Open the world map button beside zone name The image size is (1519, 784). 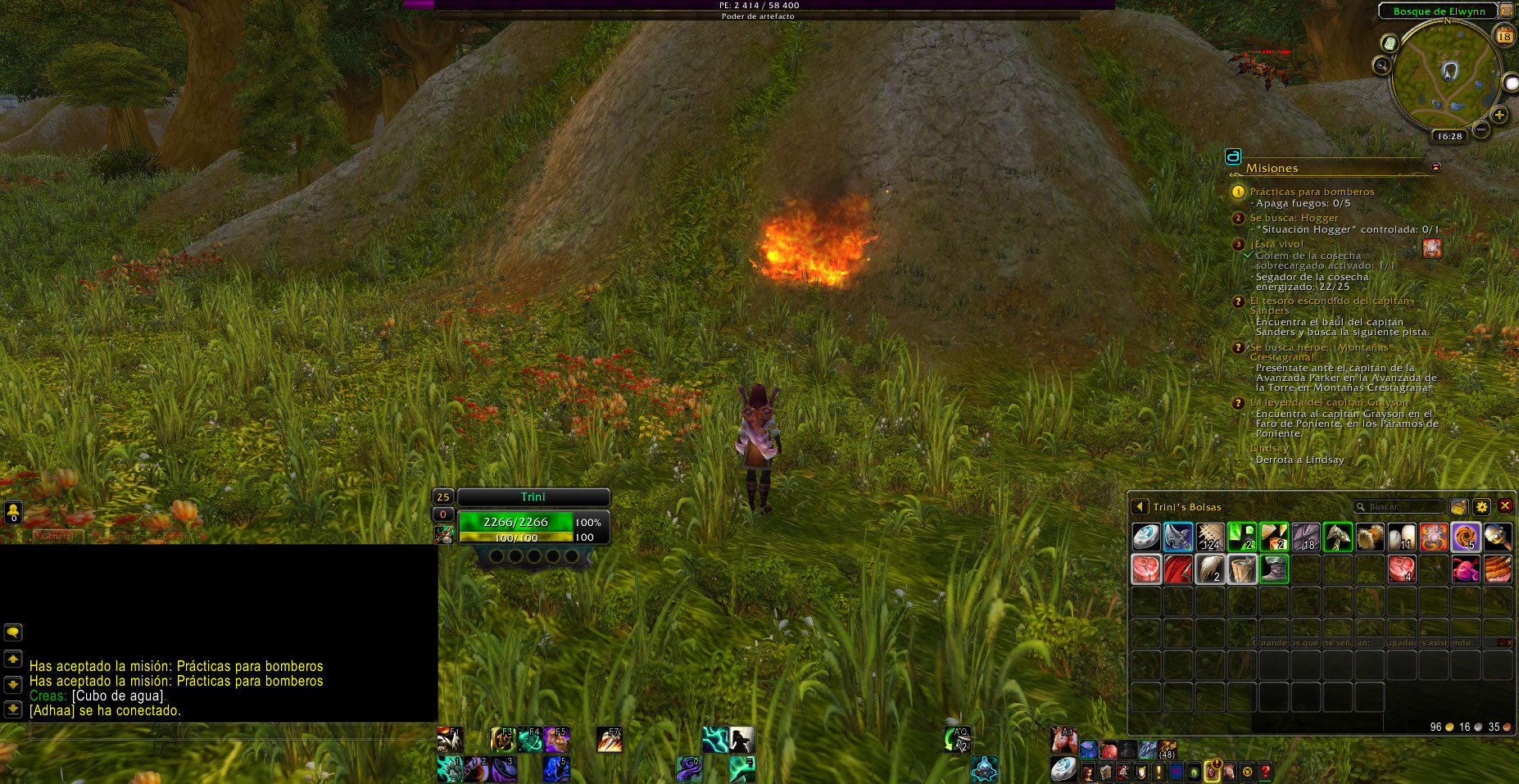tap(1506, 11)
